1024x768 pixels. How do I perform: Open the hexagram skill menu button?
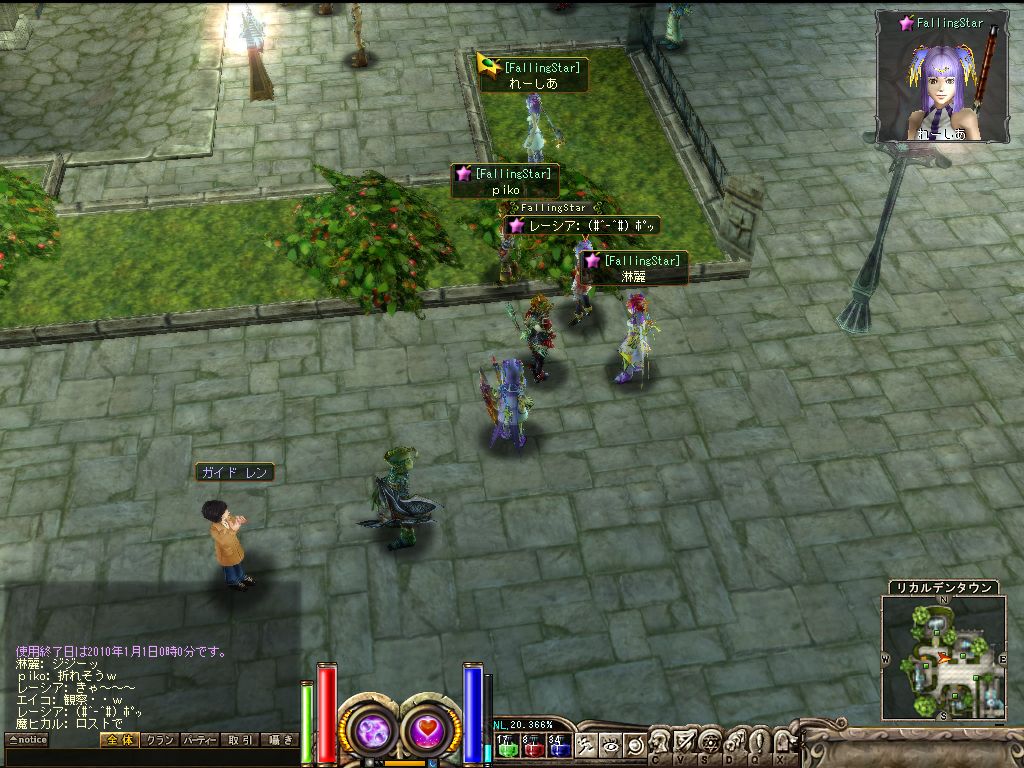pos(709,743)
